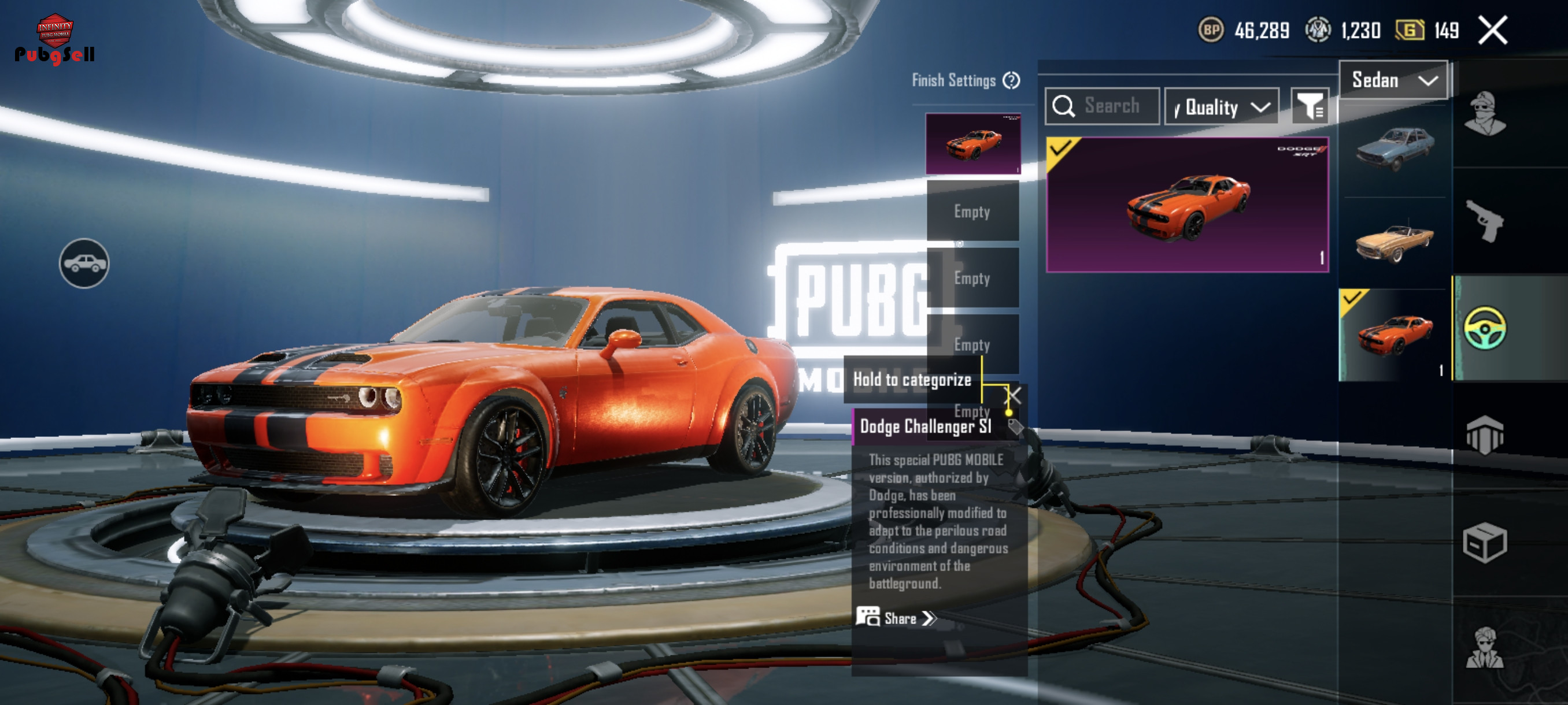Switch to the pistol weapons tab
1568x705 pixels.
tap(1485, 221)
